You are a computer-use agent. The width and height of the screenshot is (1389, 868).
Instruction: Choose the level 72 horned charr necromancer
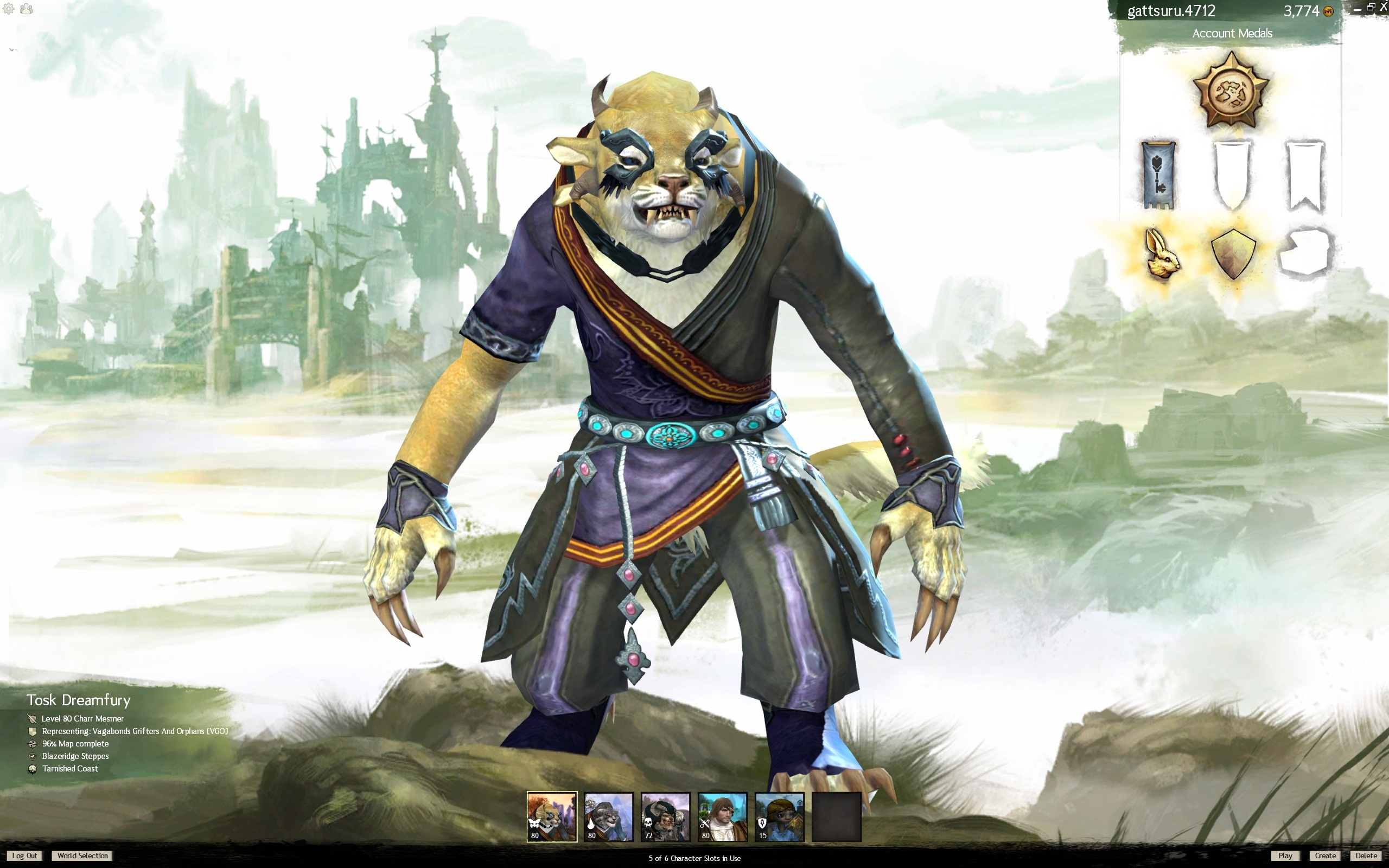pos(665,816)
